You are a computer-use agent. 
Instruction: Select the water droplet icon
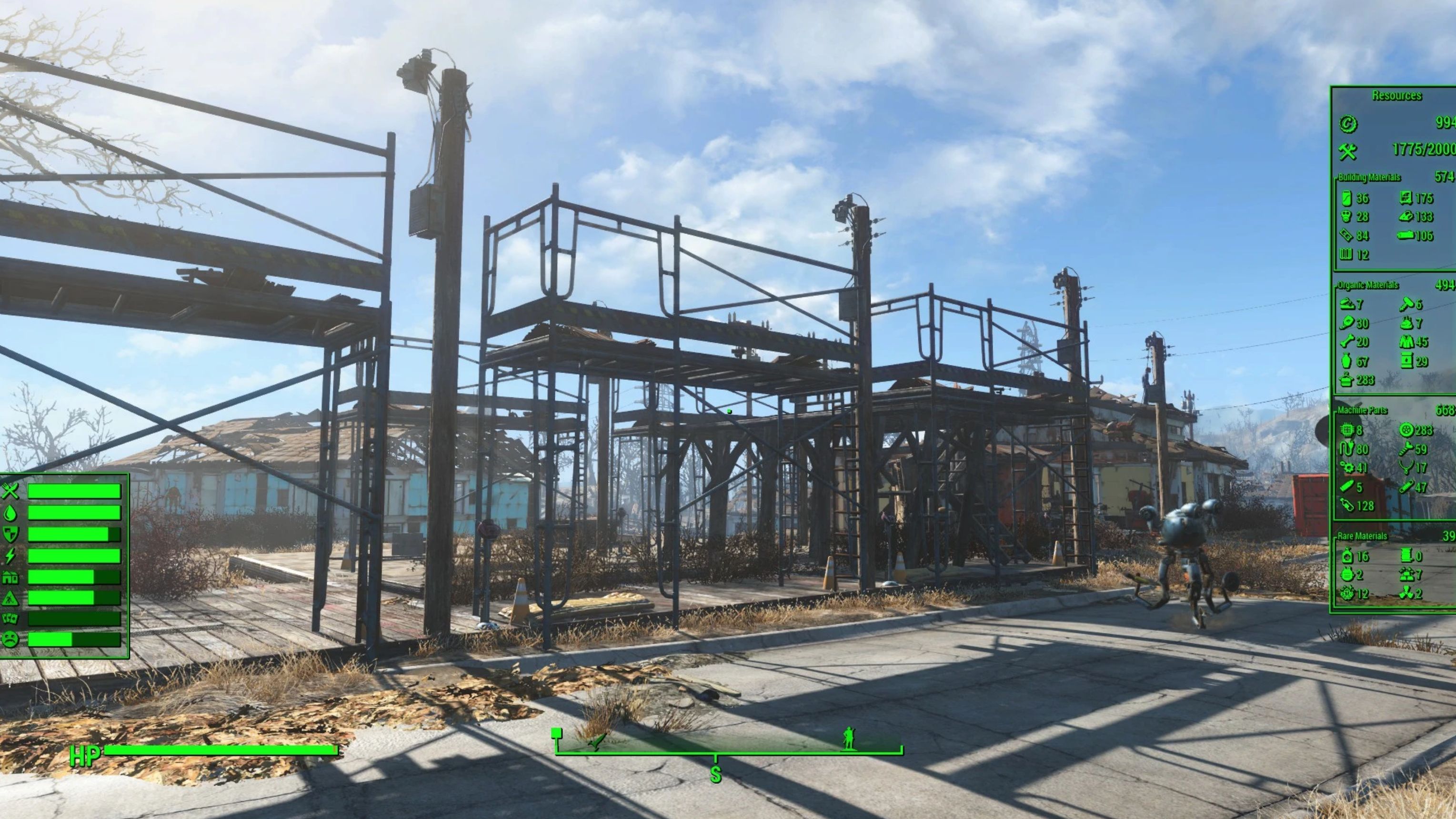point(10,513)
